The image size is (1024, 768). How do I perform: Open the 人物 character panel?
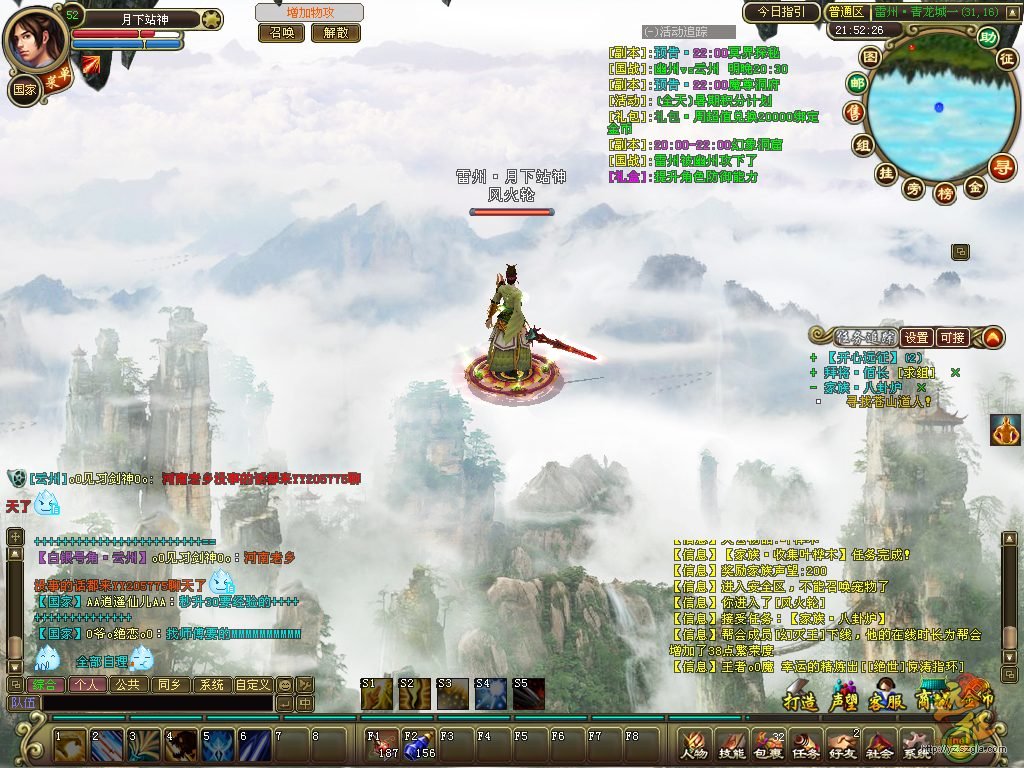(693, 744)
